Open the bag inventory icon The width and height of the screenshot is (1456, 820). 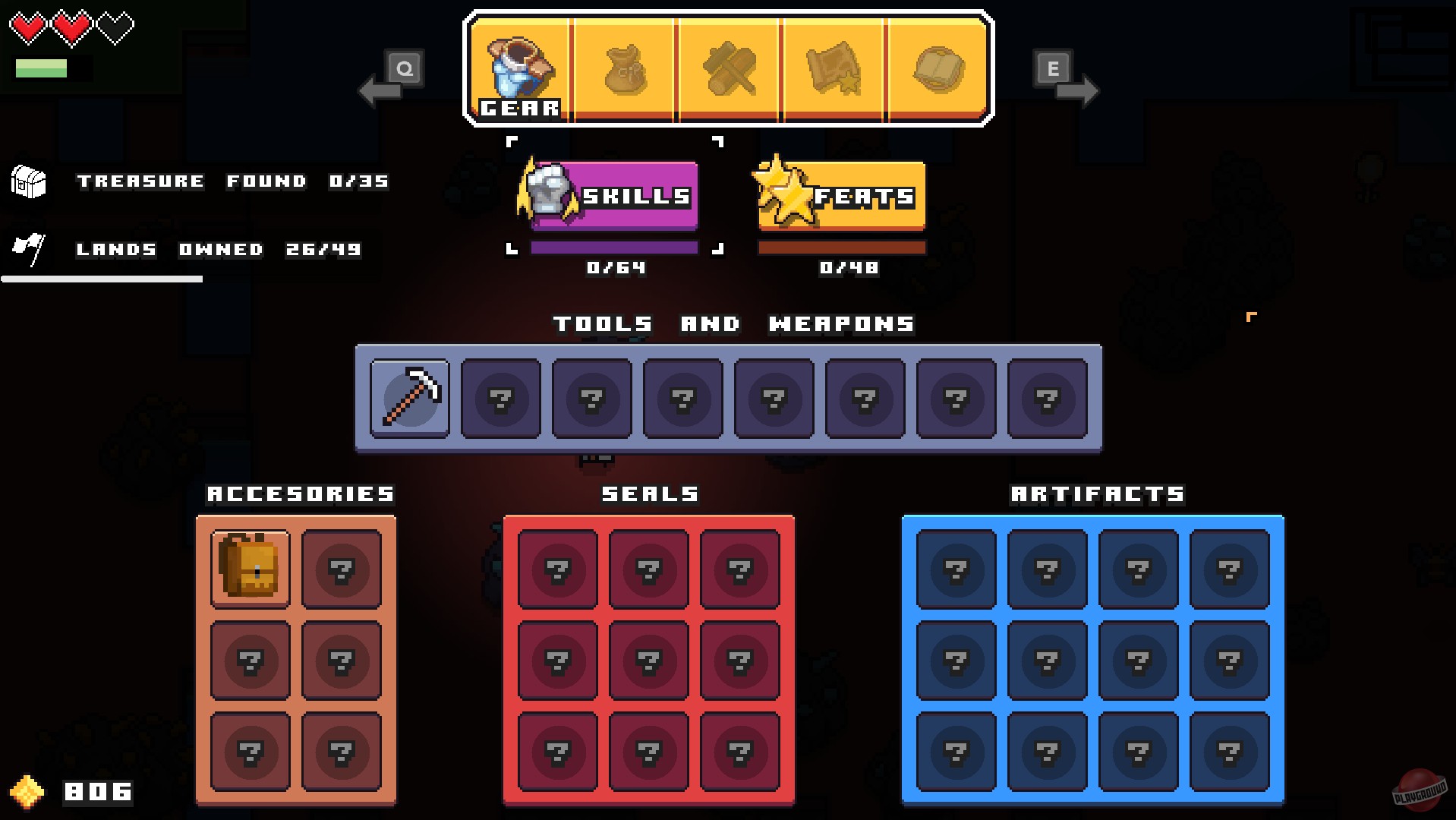tap(625, 70)
